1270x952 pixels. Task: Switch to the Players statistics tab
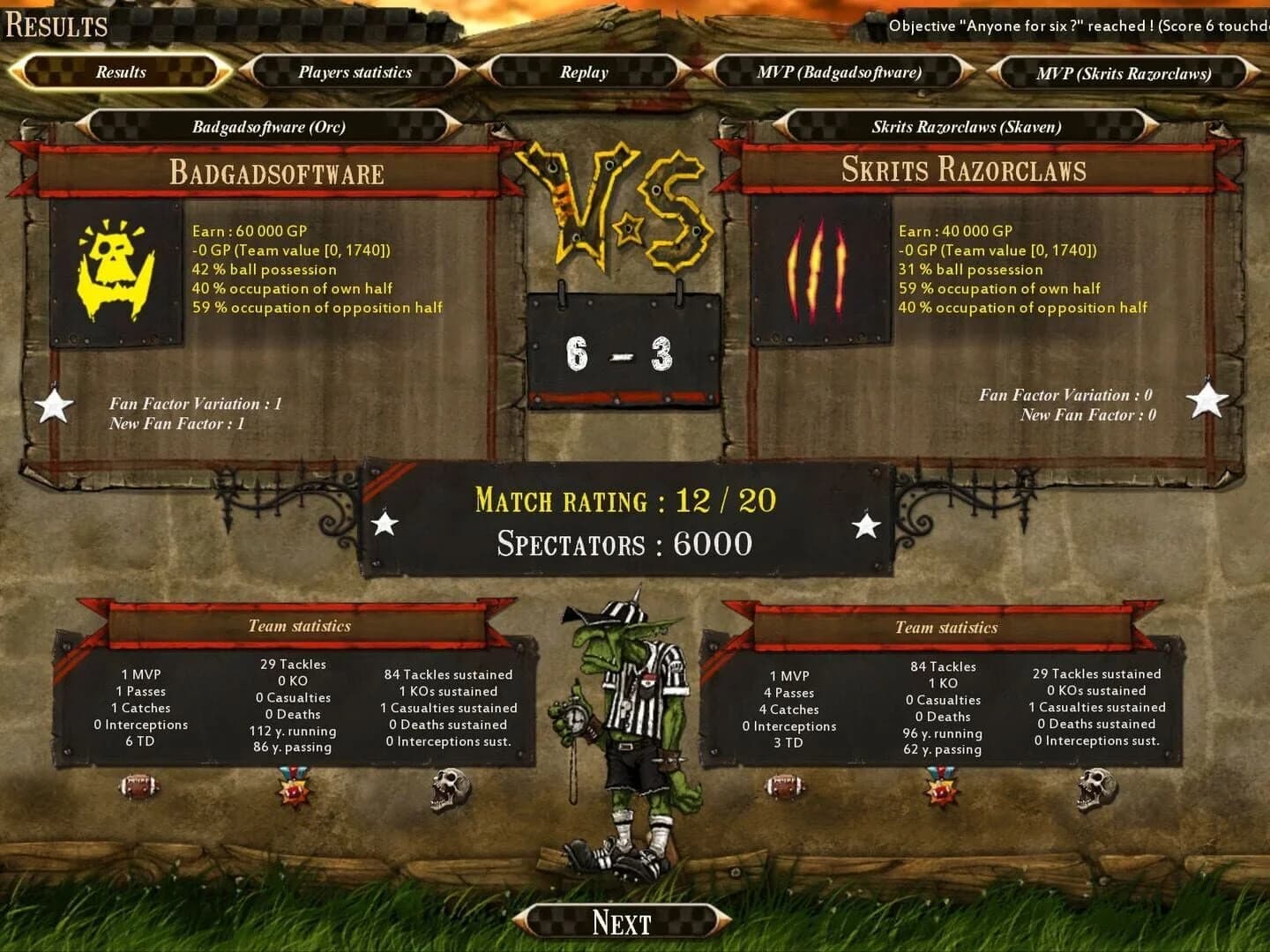355,72
